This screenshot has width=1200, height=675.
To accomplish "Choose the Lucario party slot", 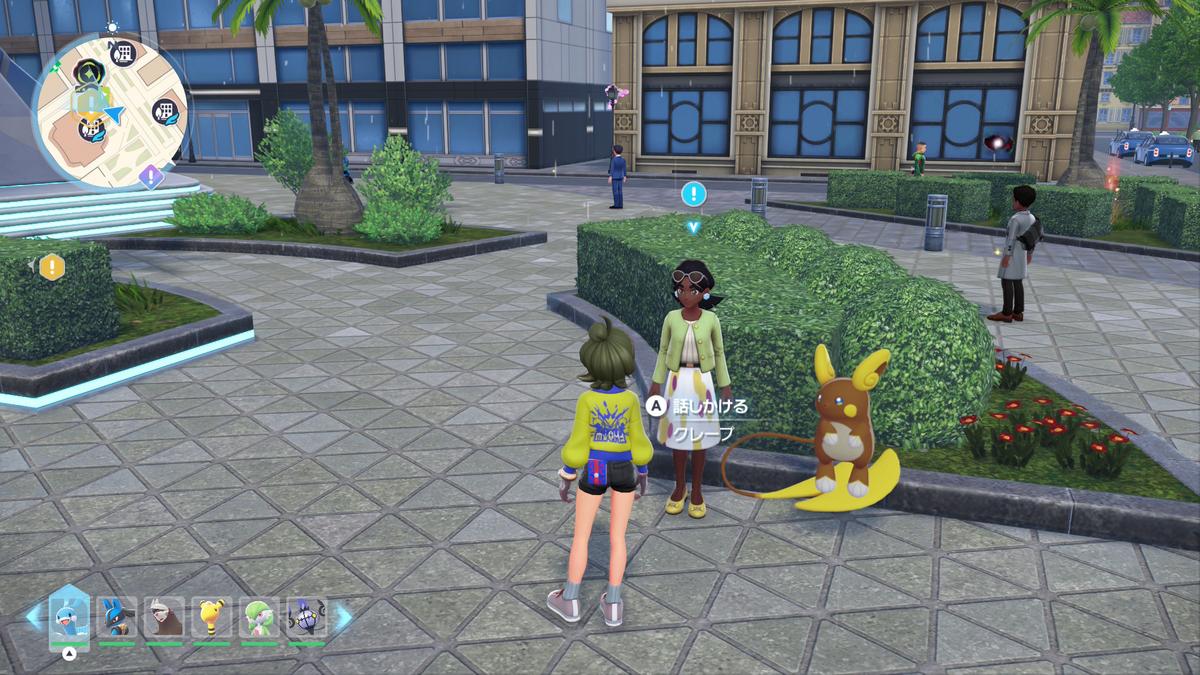I will click(x=116, y=617).
